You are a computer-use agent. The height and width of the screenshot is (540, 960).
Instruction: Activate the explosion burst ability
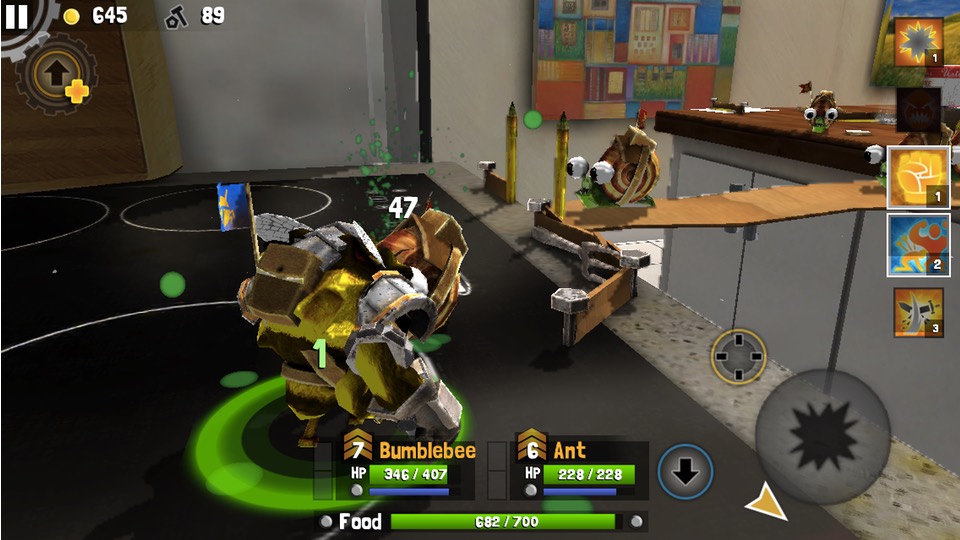(x=917, y=42)
